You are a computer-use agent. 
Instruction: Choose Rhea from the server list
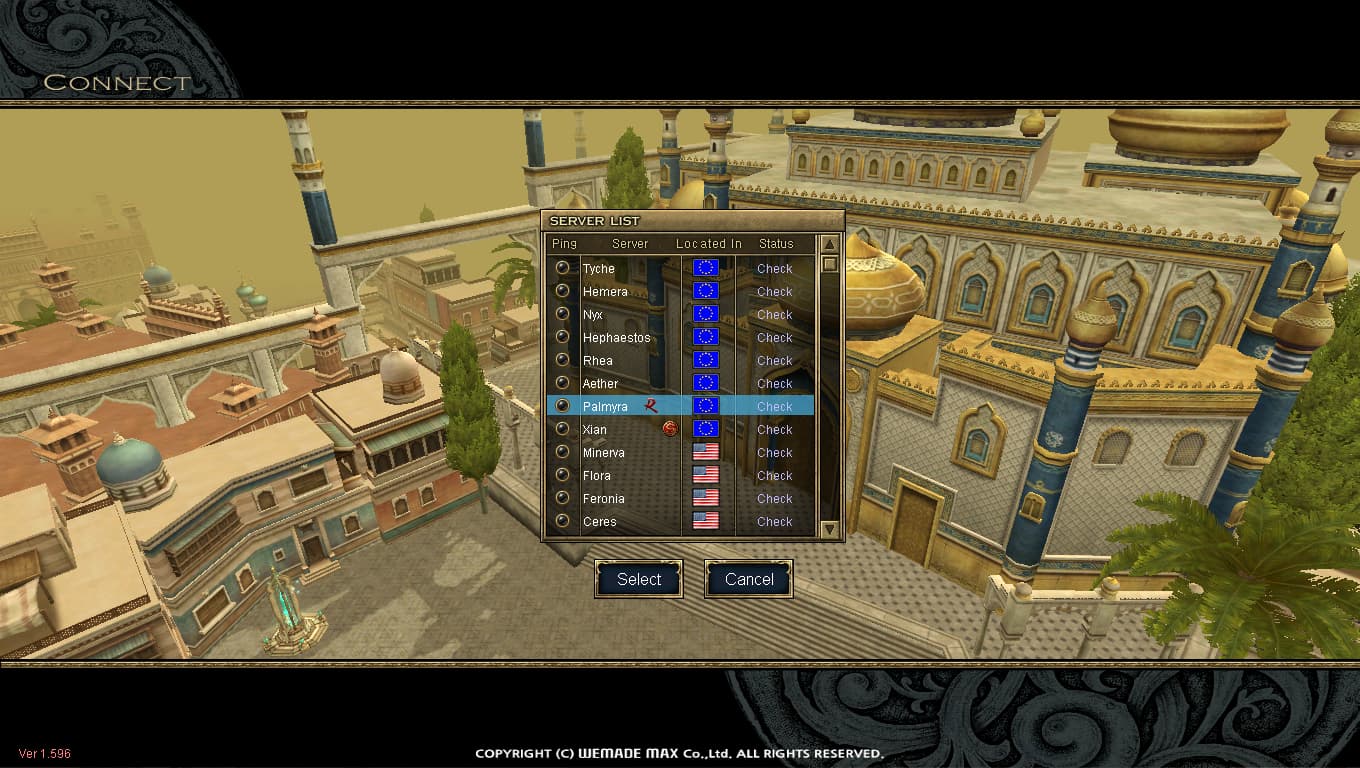(598, 361)
